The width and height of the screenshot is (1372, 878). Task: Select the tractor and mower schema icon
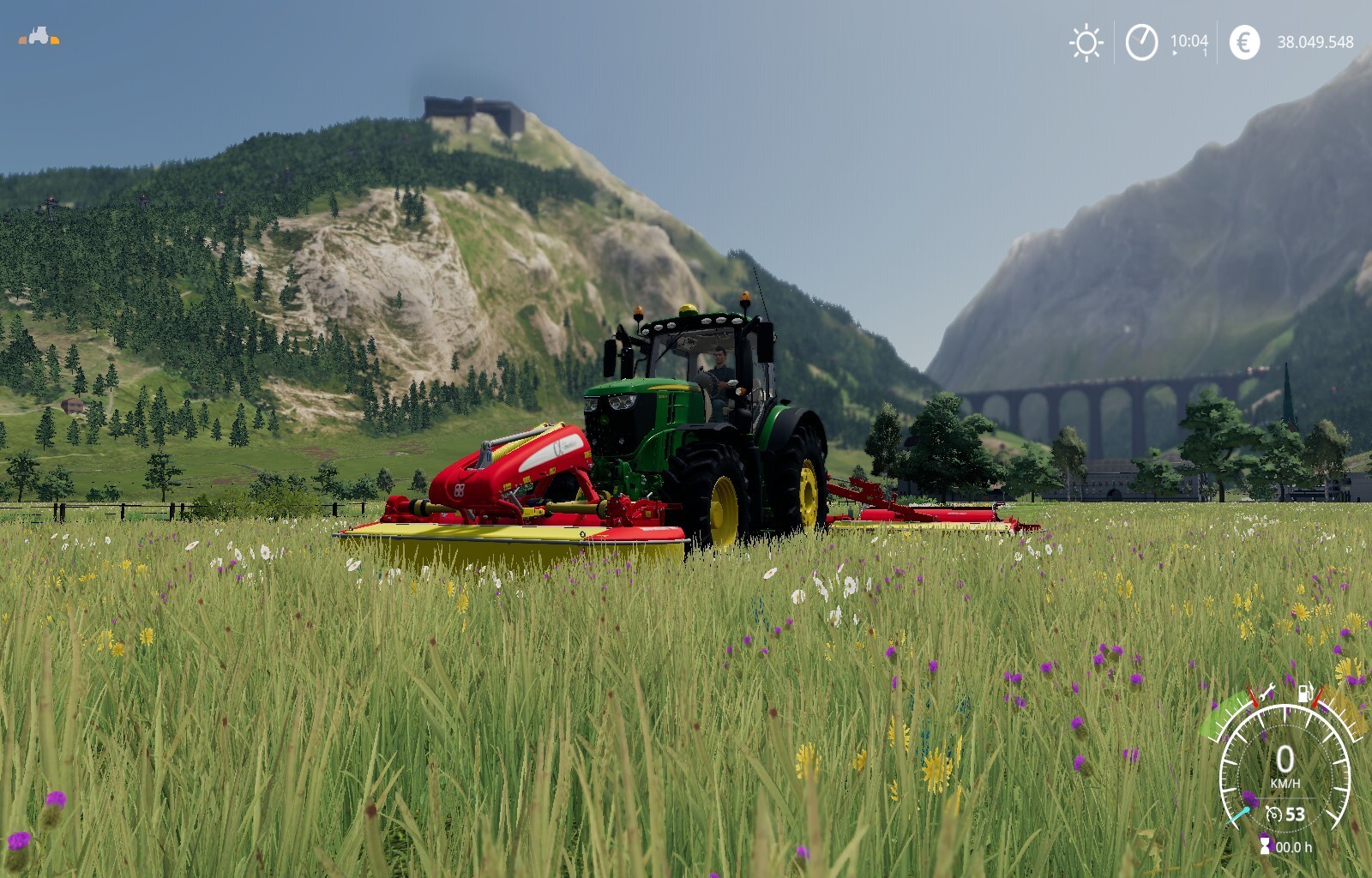point(39,37)
